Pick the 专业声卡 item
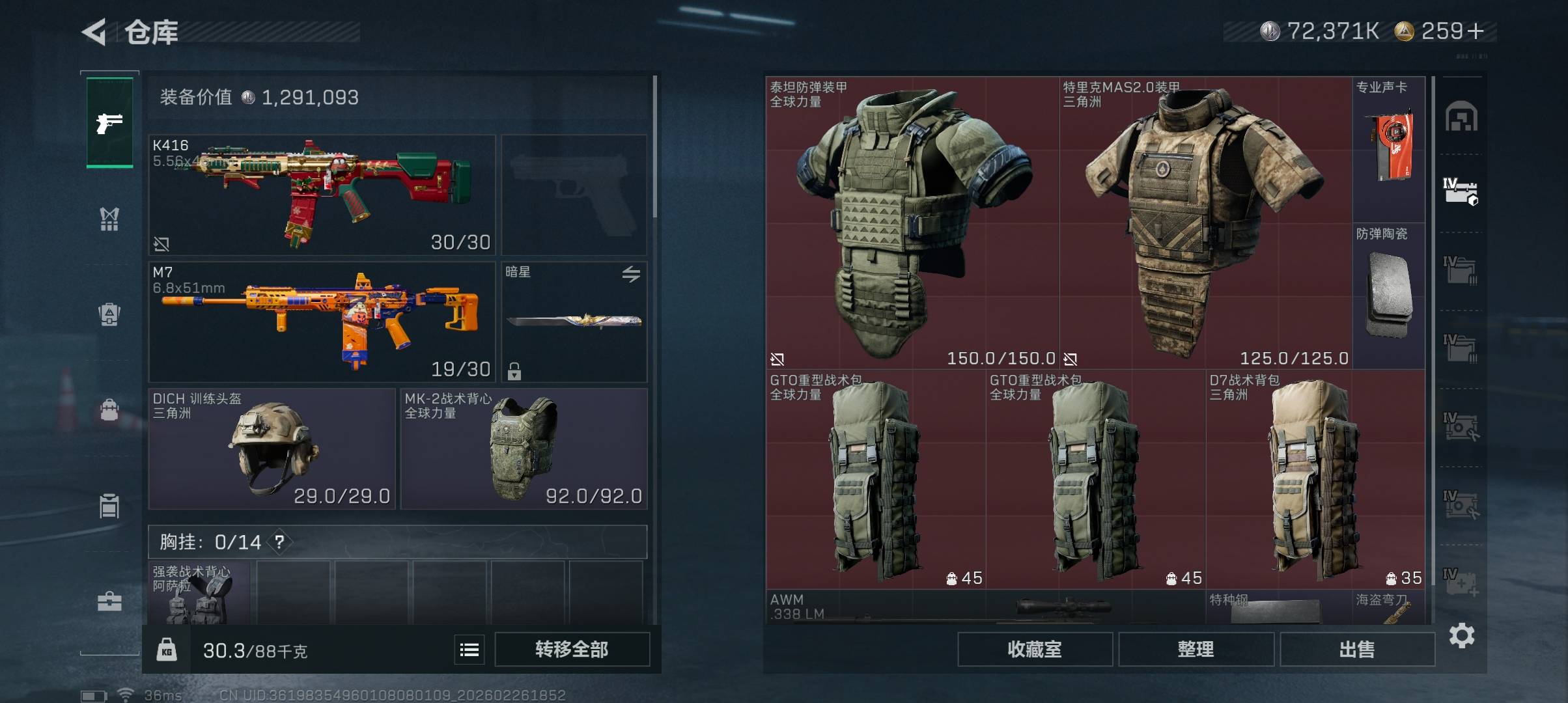Image resolution: width=1568 pixels, height=703 pixels. coord(1388,150)
